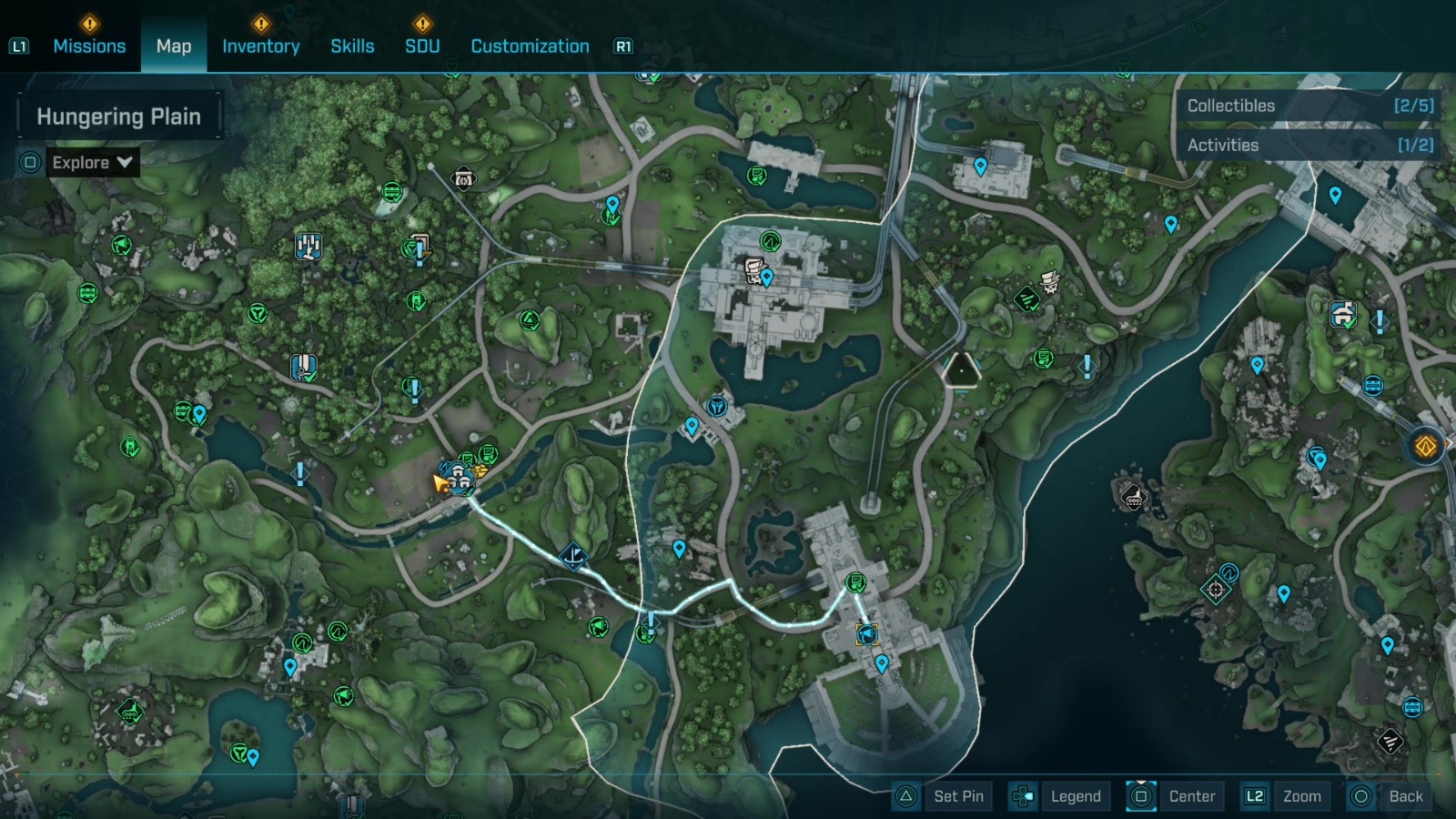Switch to the Inventory tab
Viewport: 1456px width, 819px height.
(x=261, y=45)
